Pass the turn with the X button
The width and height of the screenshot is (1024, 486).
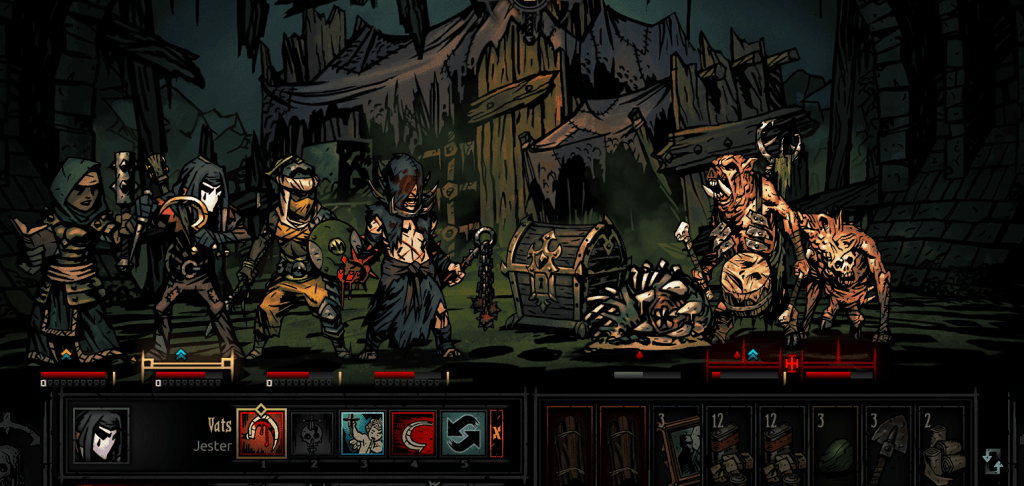tap(497, 434)
